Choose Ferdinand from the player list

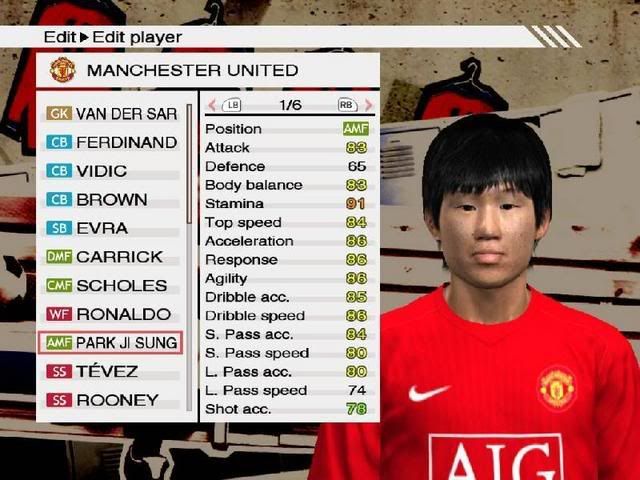click(x=110, y=142)
